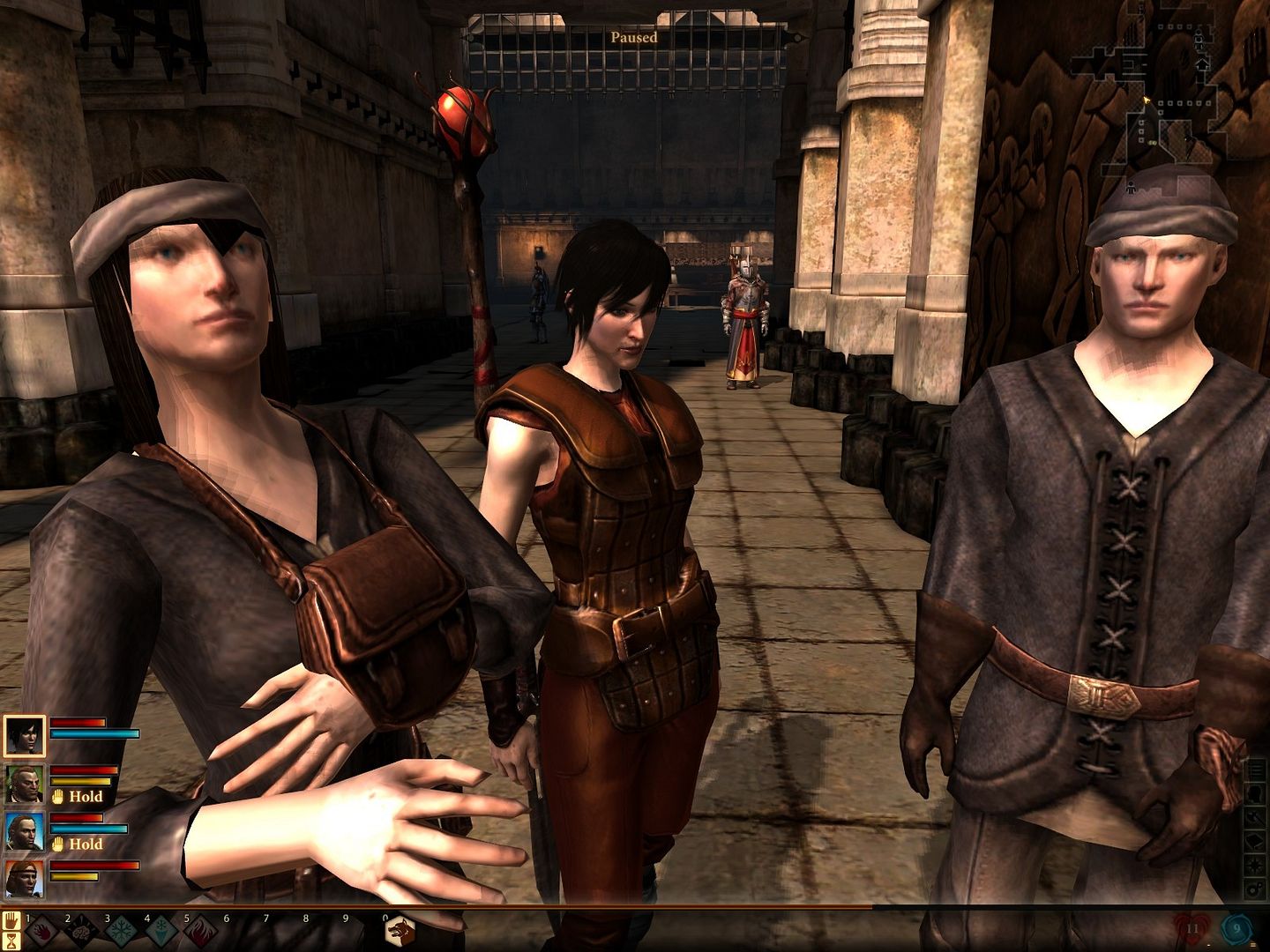Click the hourglass button below the hand
This screenshot has width=1270, height=952.
coord(11,942)
